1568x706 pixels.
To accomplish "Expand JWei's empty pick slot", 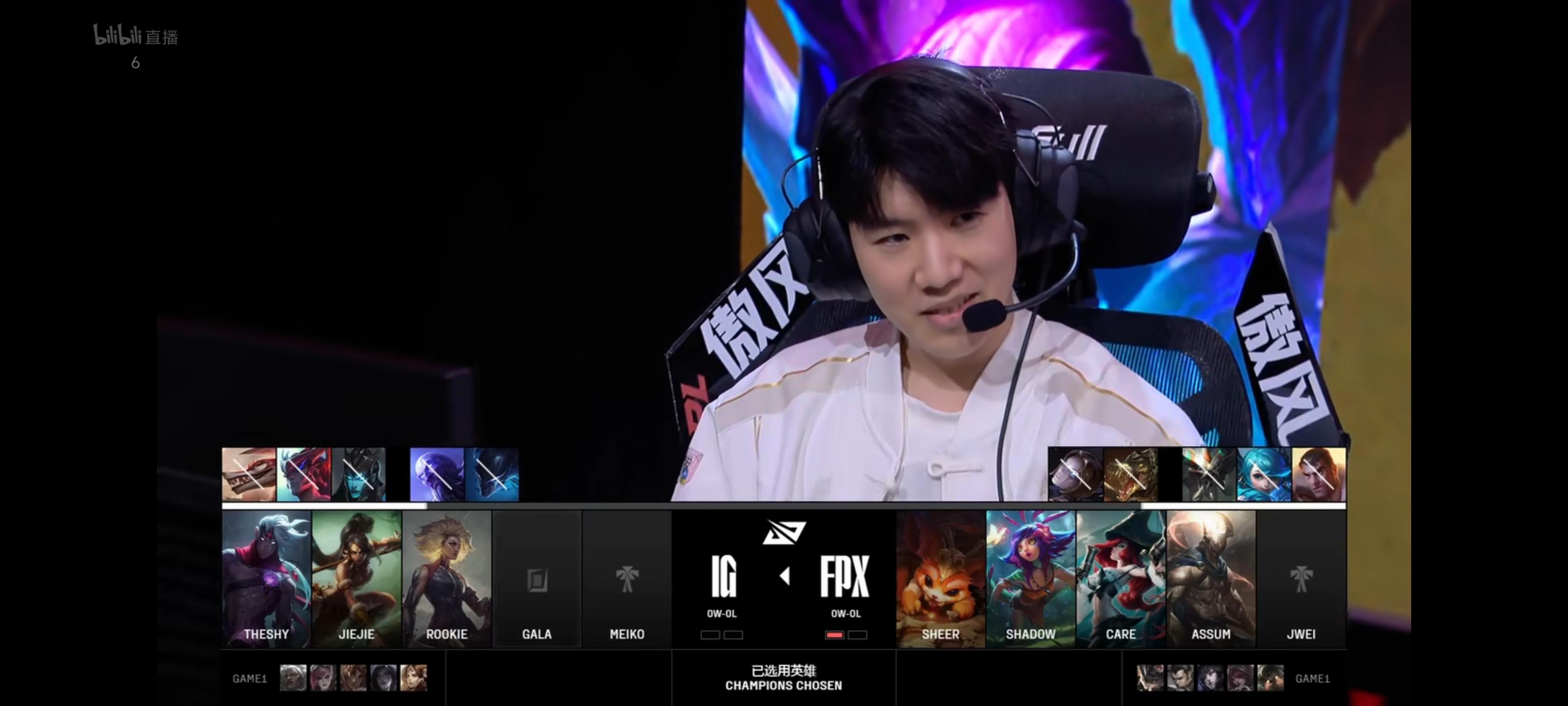I will (1302, 579).
